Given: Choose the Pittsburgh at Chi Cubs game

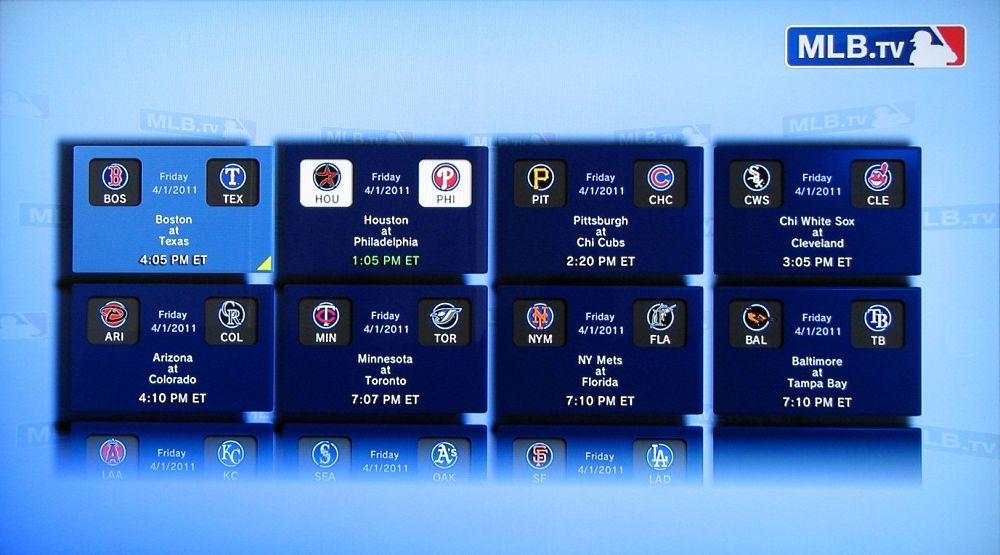Looking at the screenshot, I should coord(600,210).
